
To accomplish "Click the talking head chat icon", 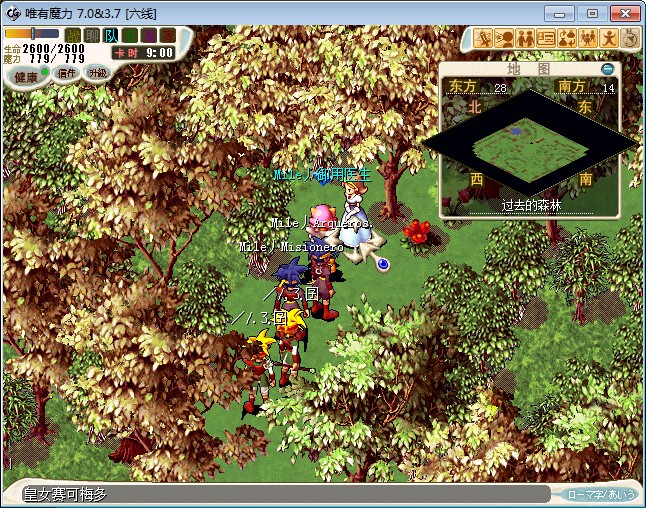I will (x=505, y=38).
